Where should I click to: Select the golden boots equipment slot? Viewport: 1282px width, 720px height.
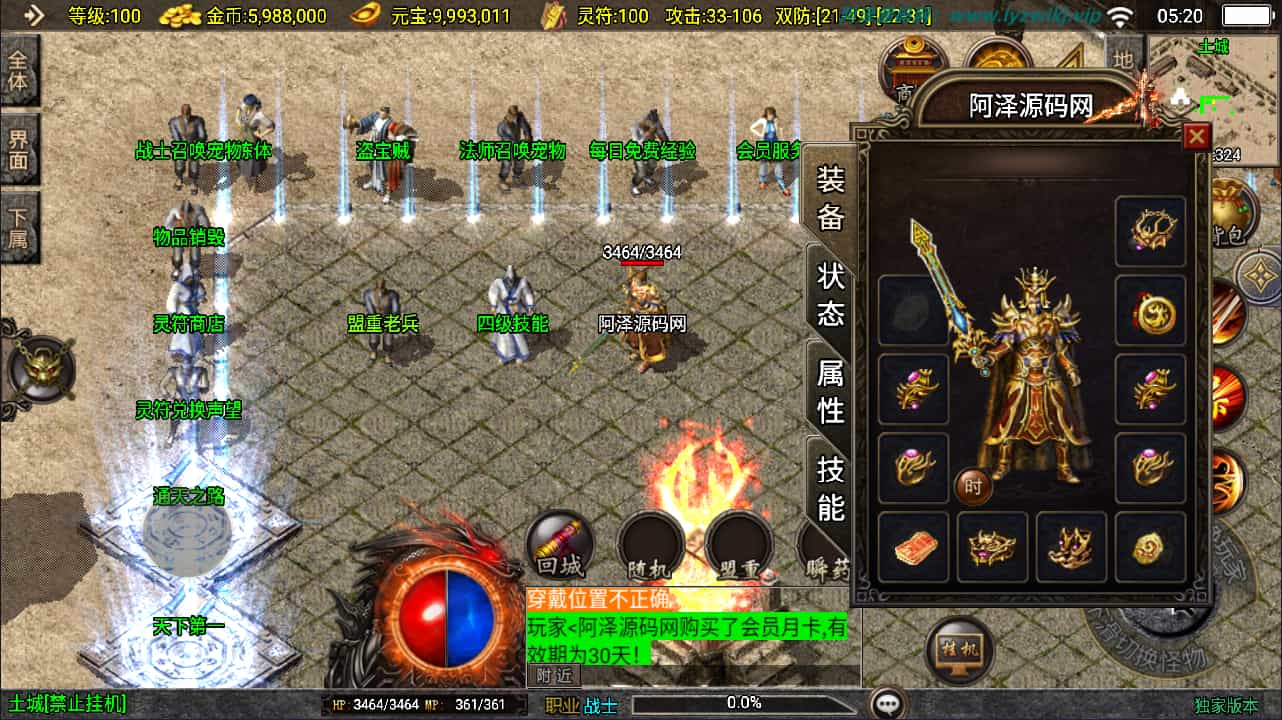pos(1071,547)
